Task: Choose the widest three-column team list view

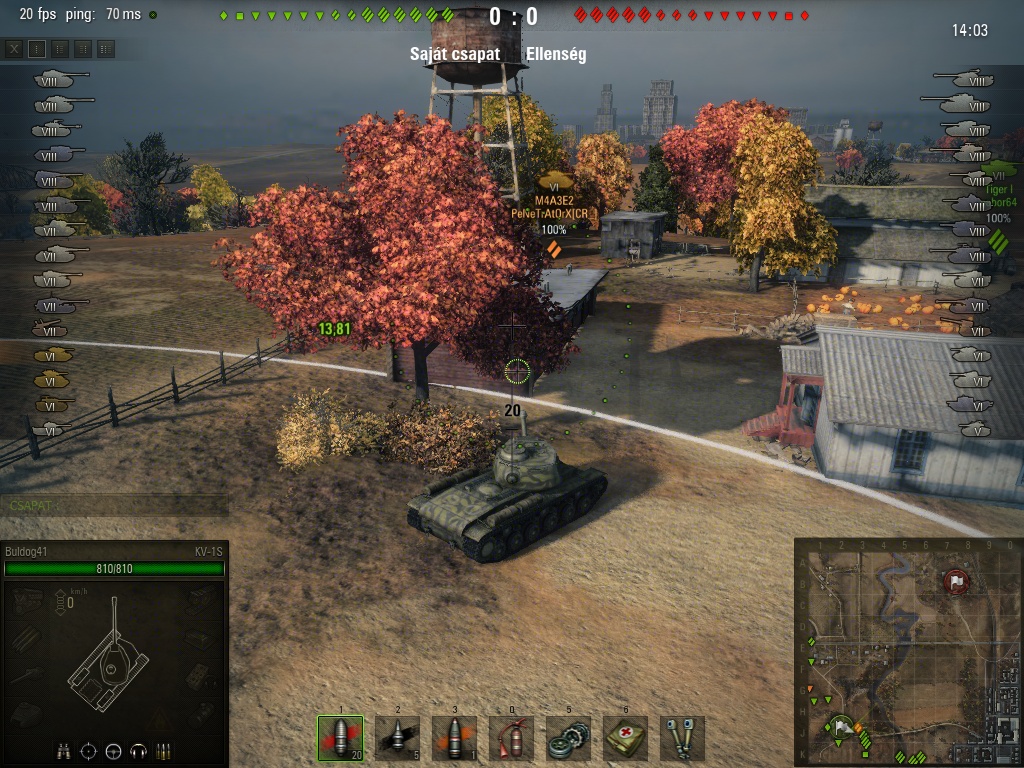Action: [x=106, y=48]
